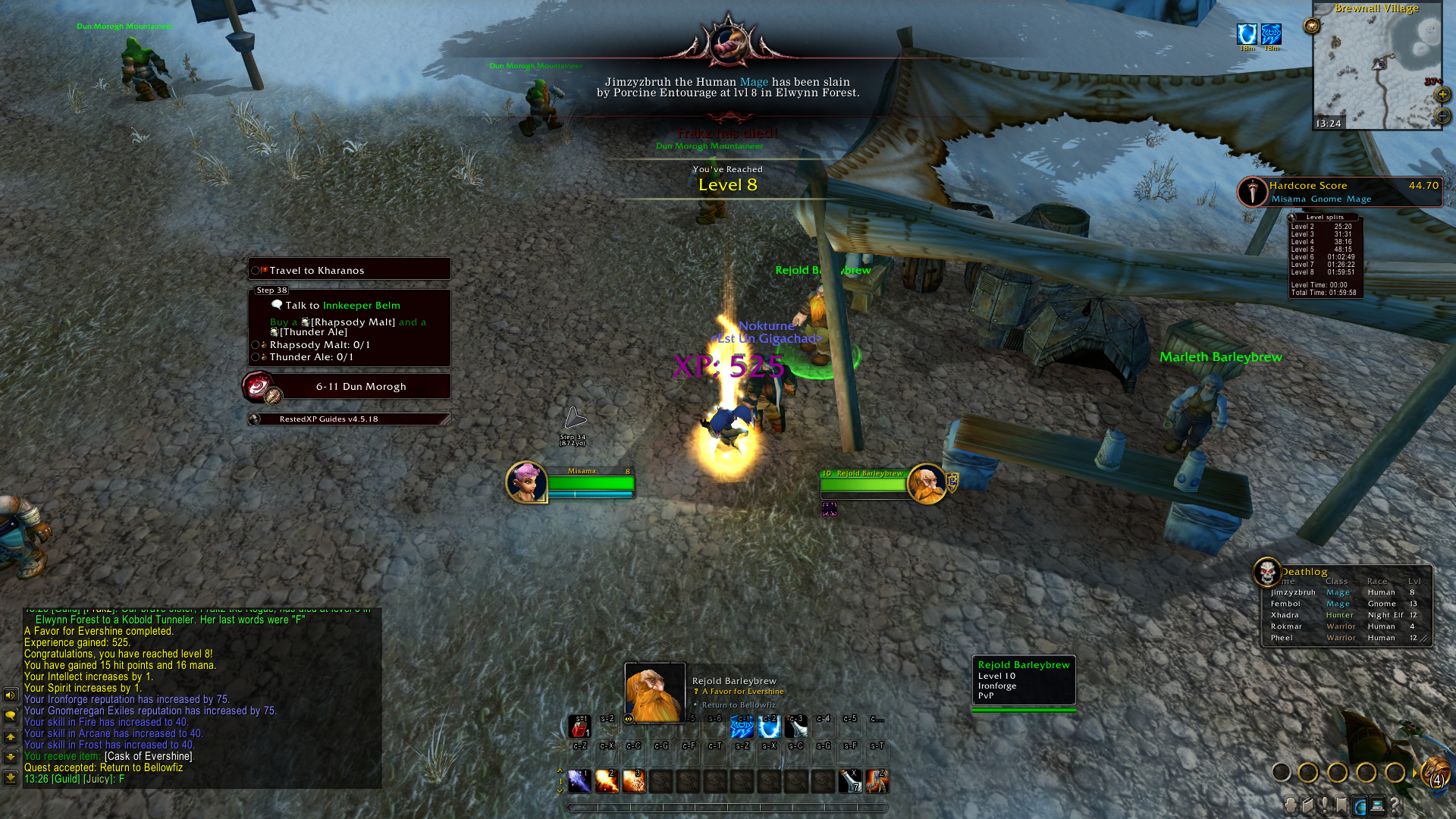This screenshot has height=819, width=1456.
Task: Cast Arcane Intellect from the upper action bar
Action: point(742,726)
